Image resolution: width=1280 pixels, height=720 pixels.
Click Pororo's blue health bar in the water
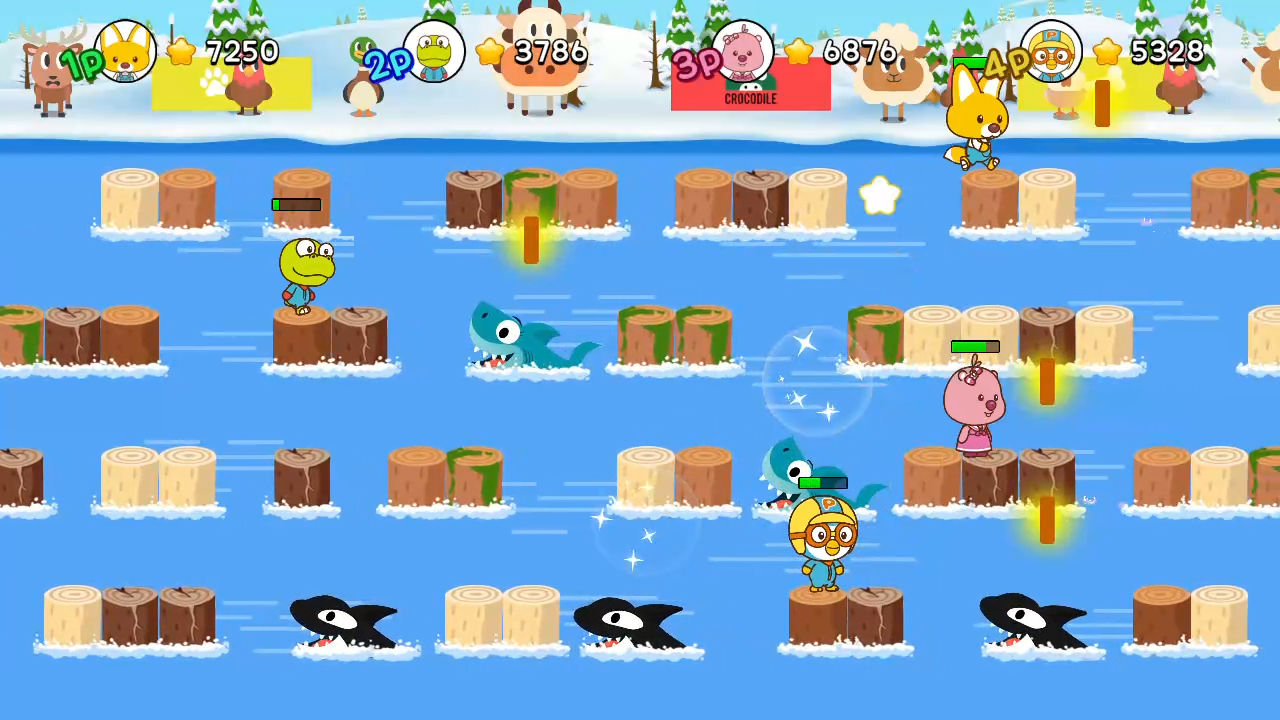pos(822,484)
